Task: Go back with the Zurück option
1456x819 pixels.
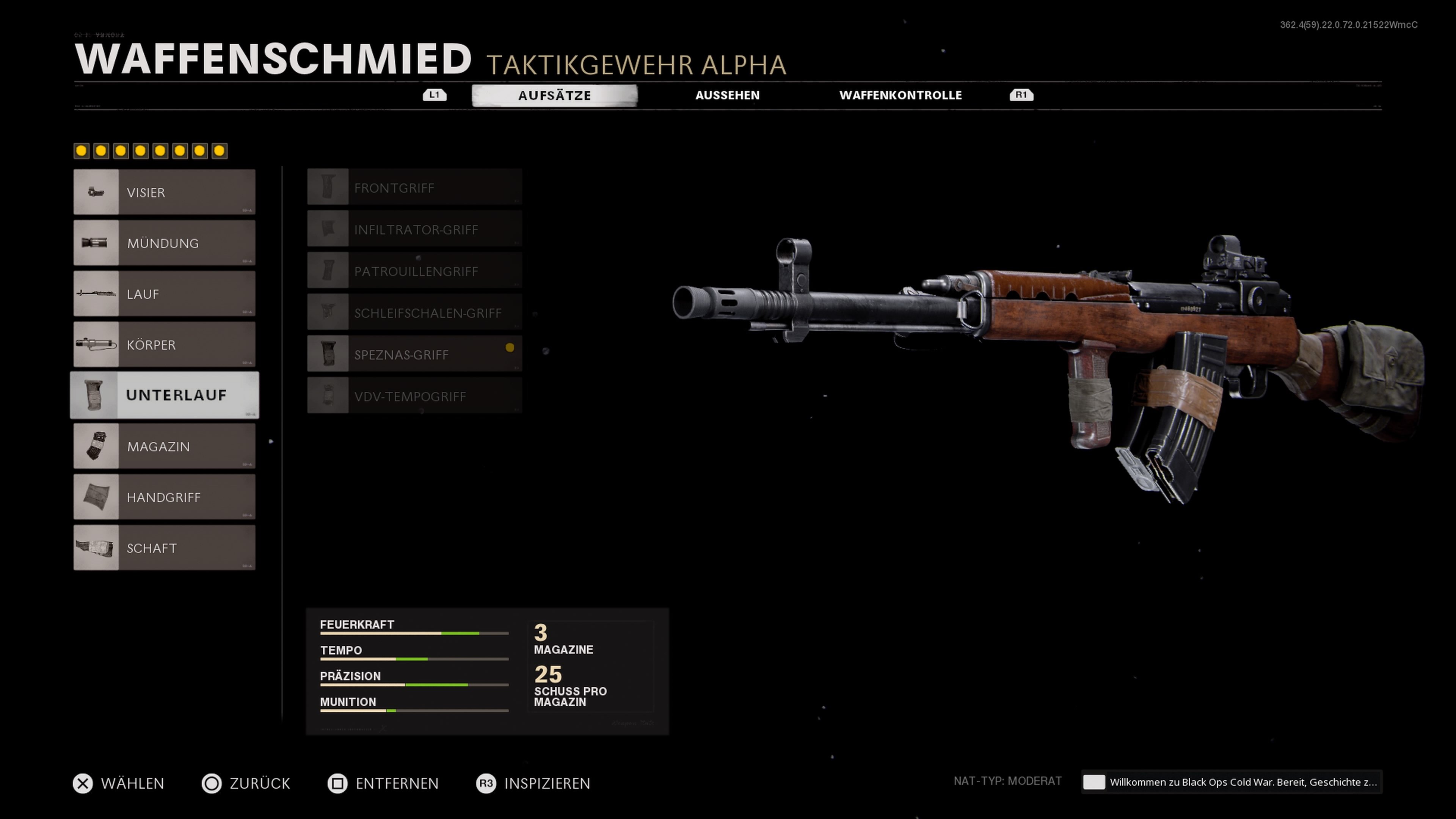Action: (x=246, y=783)
